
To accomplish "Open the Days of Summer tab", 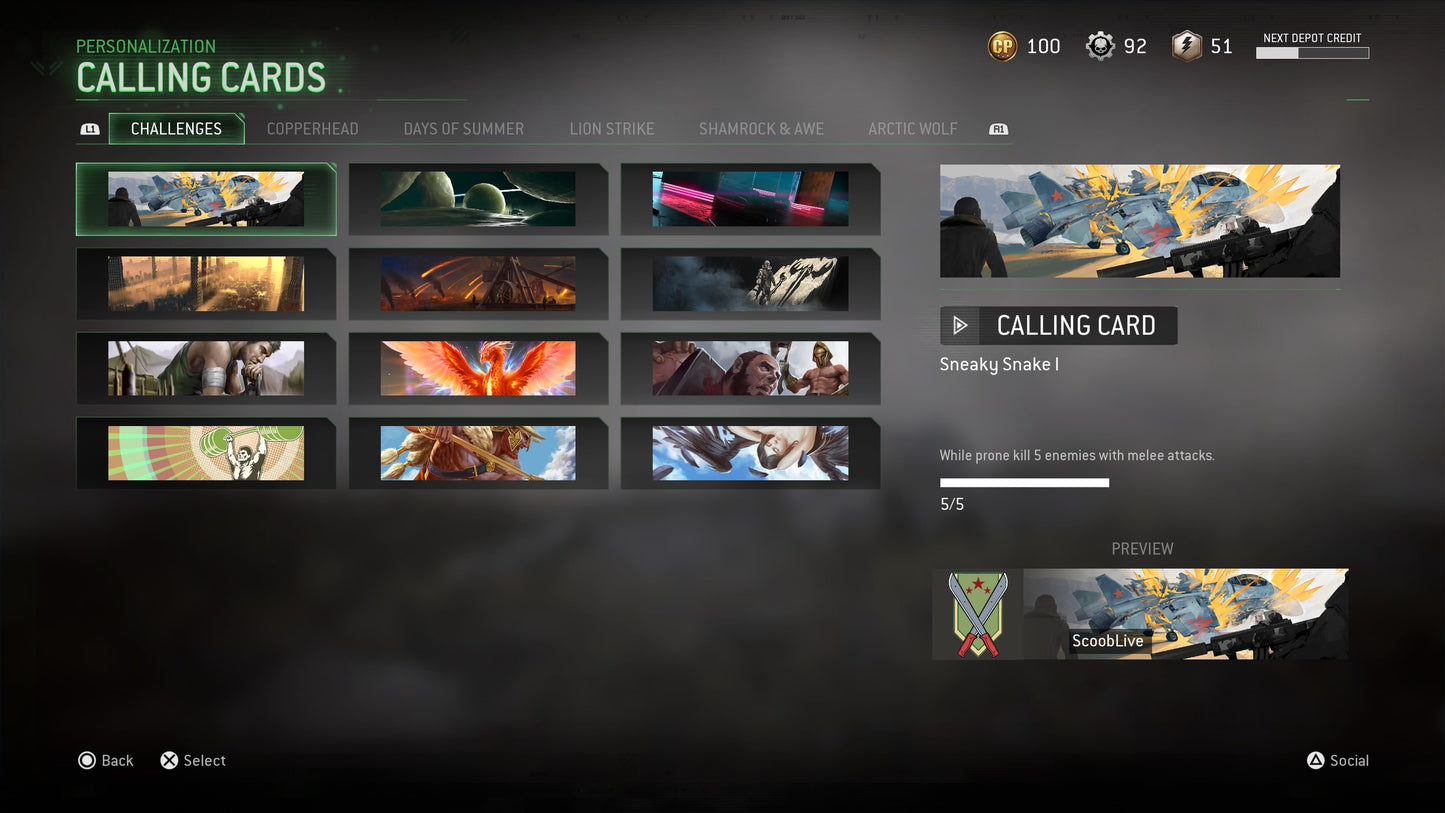I will click(463, 129).
